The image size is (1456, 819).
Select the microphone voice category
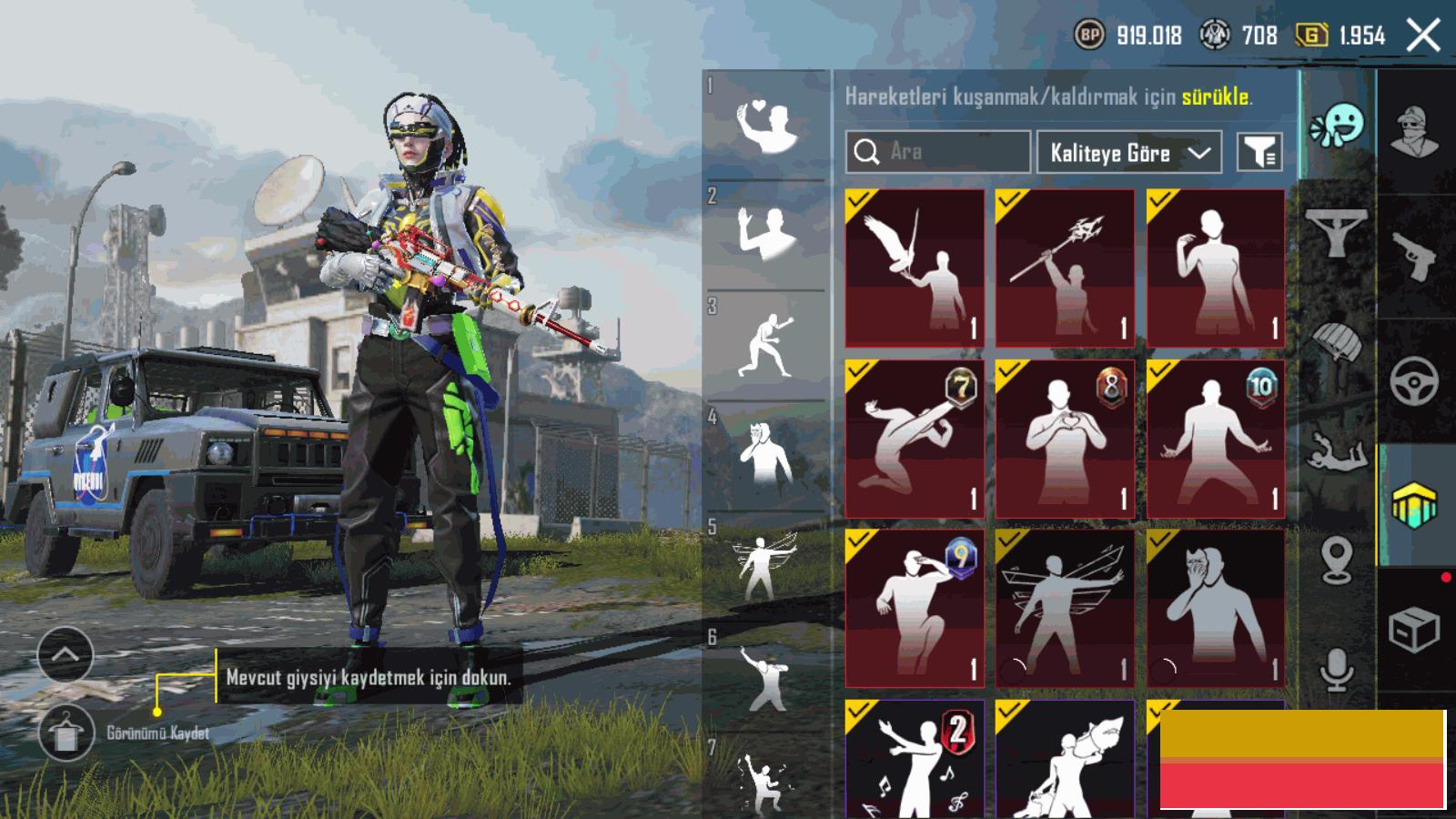tap(1336, 671)
